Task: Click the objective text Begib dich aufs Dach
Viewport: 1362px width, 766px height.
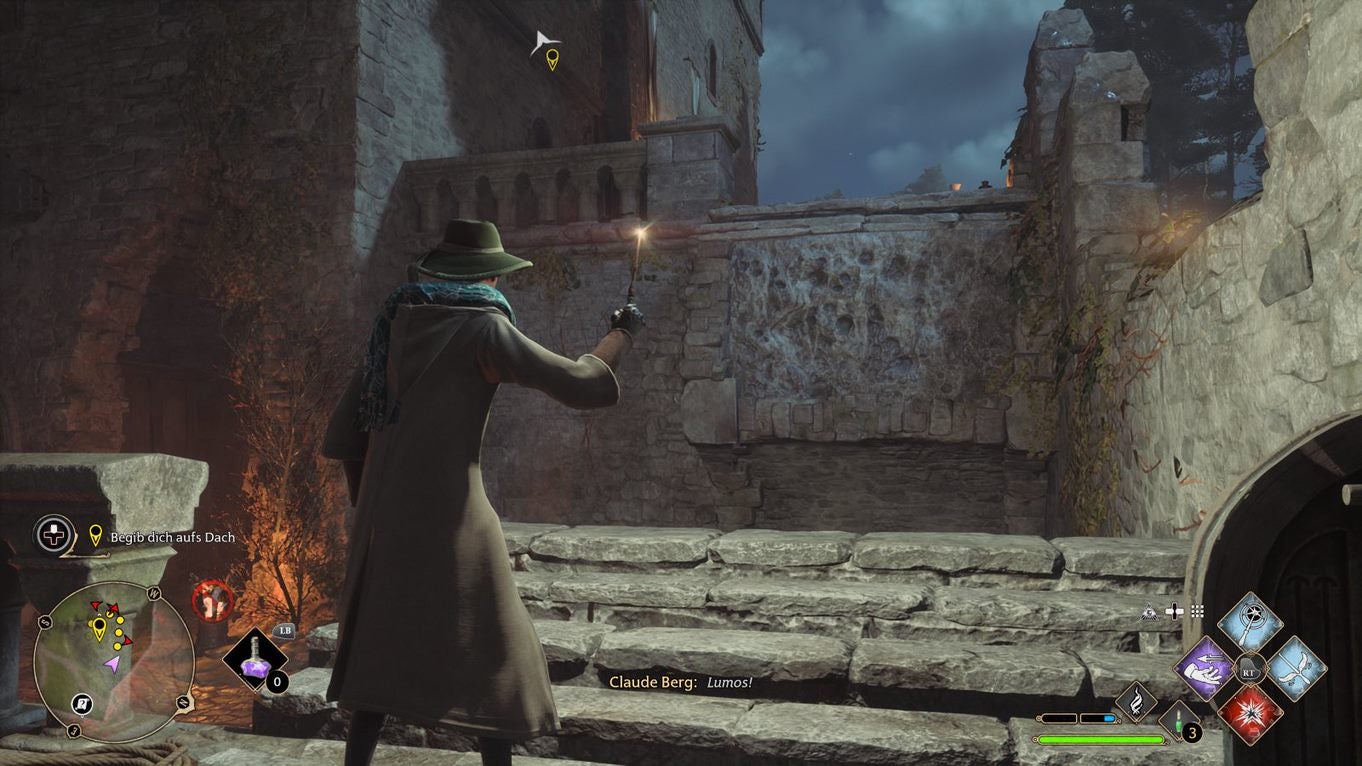Action: [172, 538]
